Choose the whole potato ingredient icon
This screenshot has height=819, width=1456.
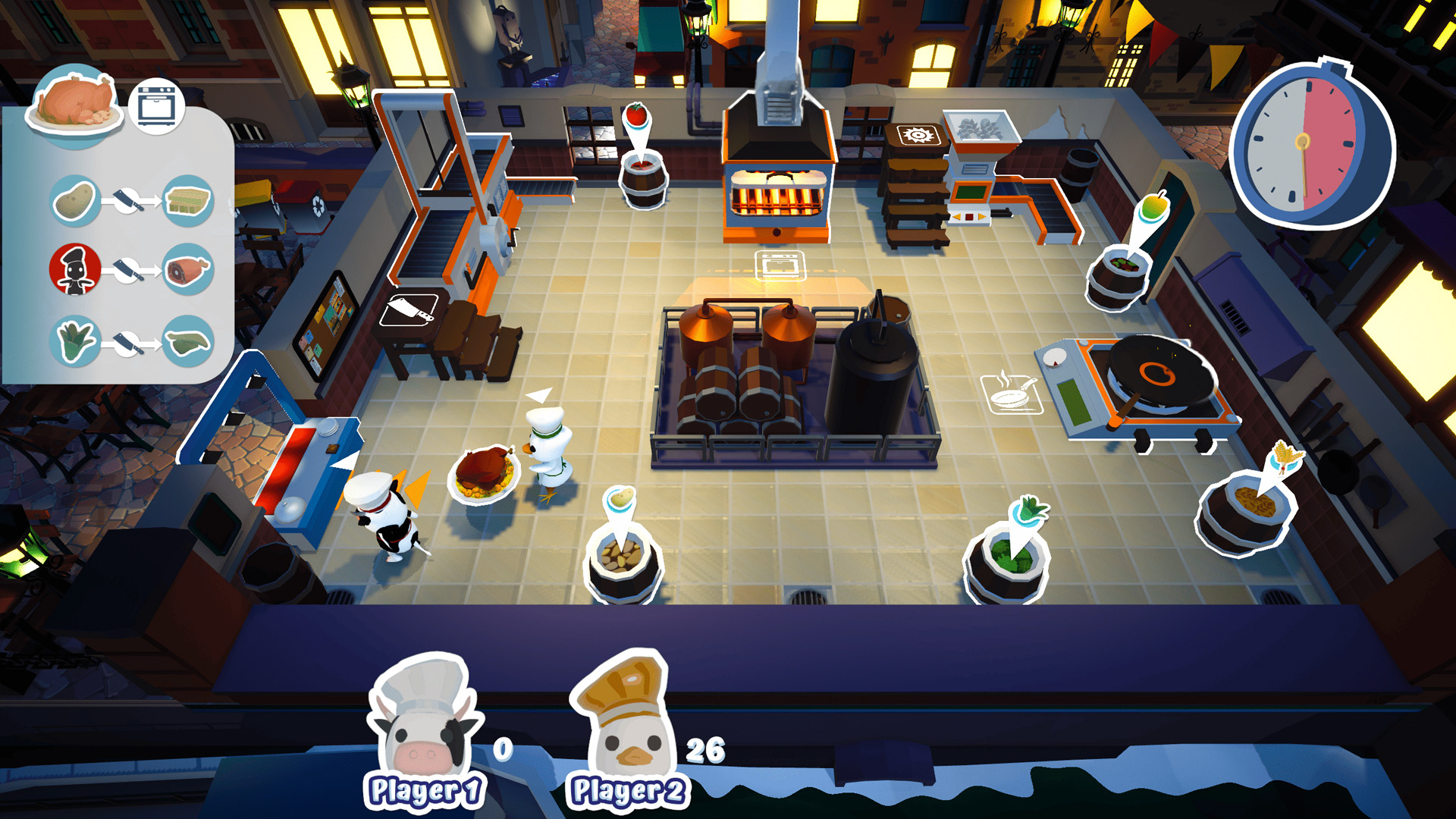(75, 201)
